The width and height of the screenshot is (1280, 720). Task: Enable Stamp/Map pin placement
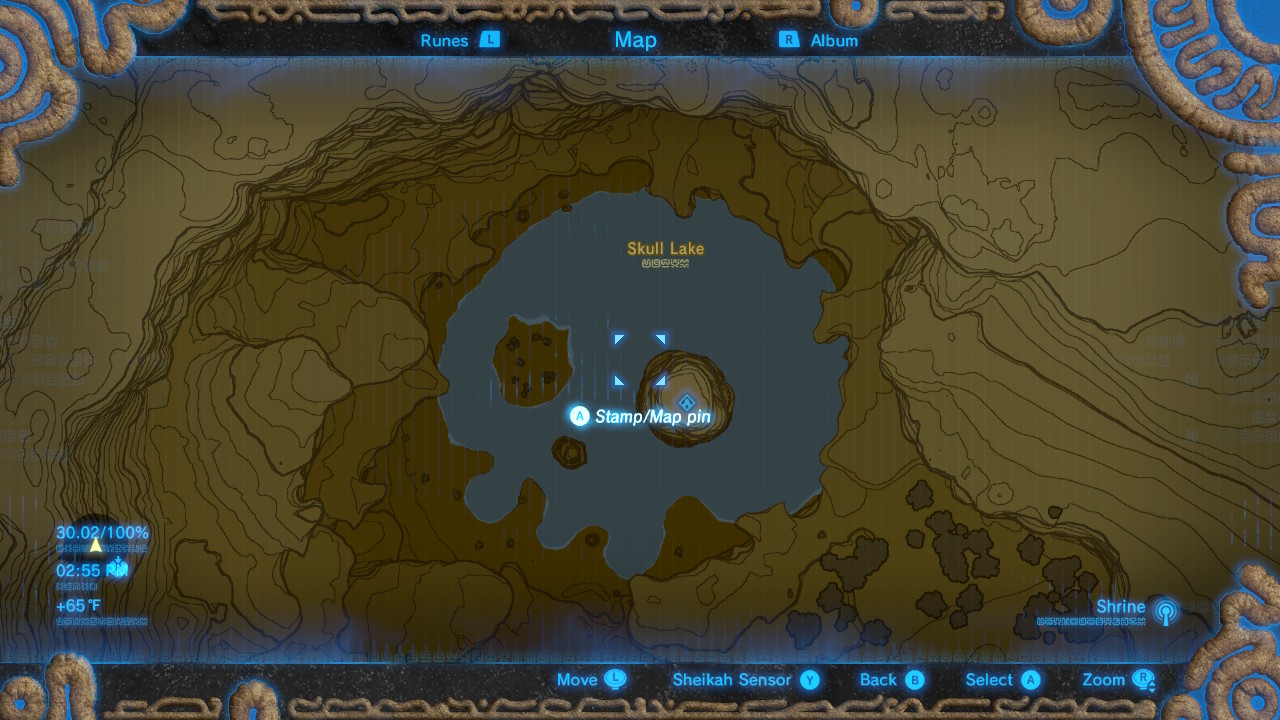click(x=579, y=416)
